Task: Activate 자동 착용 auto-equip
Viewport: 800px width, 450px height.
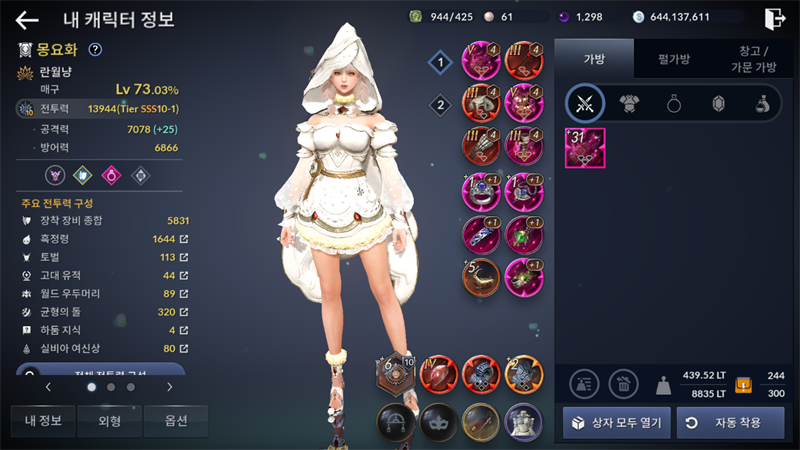Action: tap(731, 422)
